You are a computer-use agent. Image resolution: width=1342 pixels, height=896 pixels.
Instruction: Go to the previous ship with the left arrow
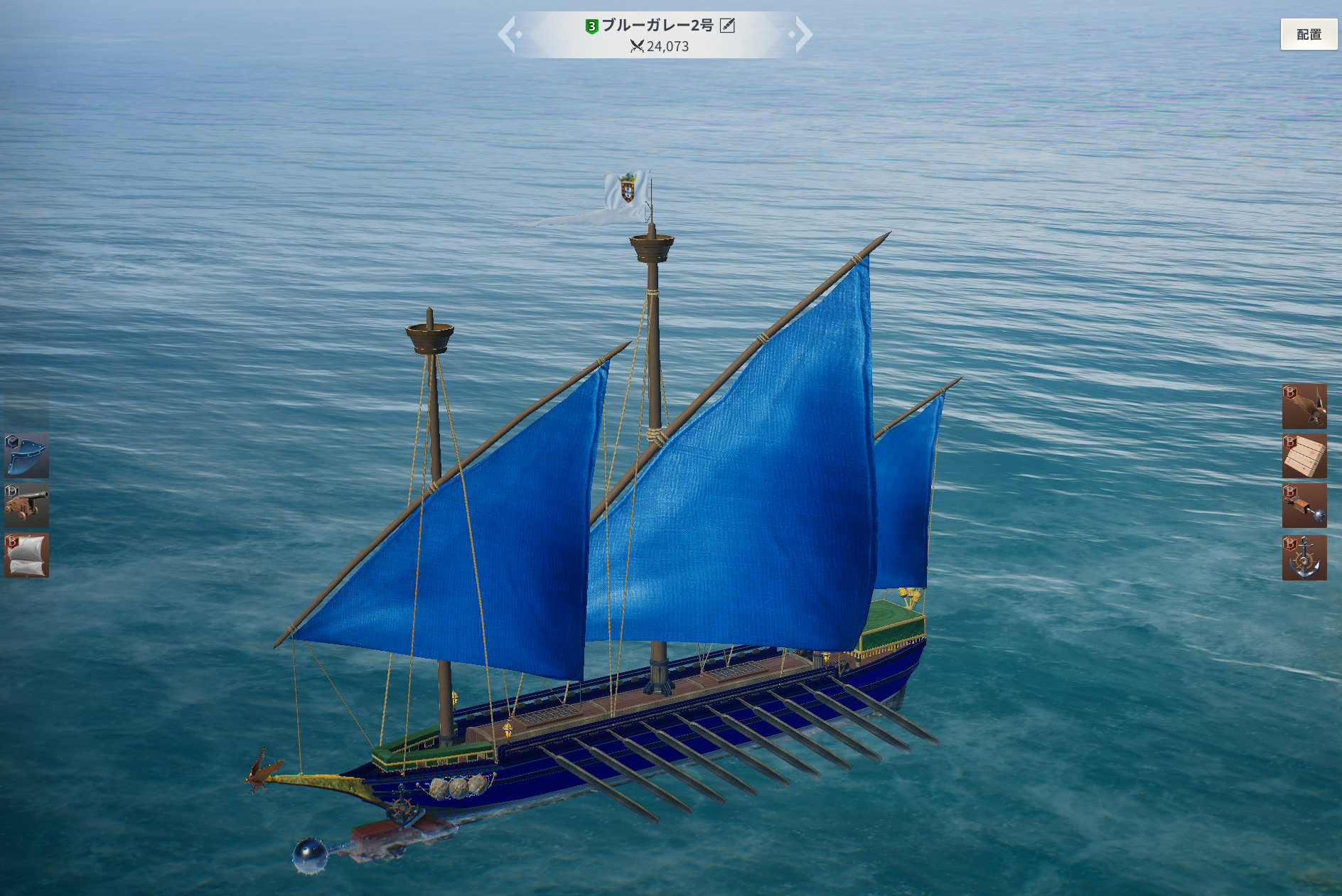coord(508,34)
